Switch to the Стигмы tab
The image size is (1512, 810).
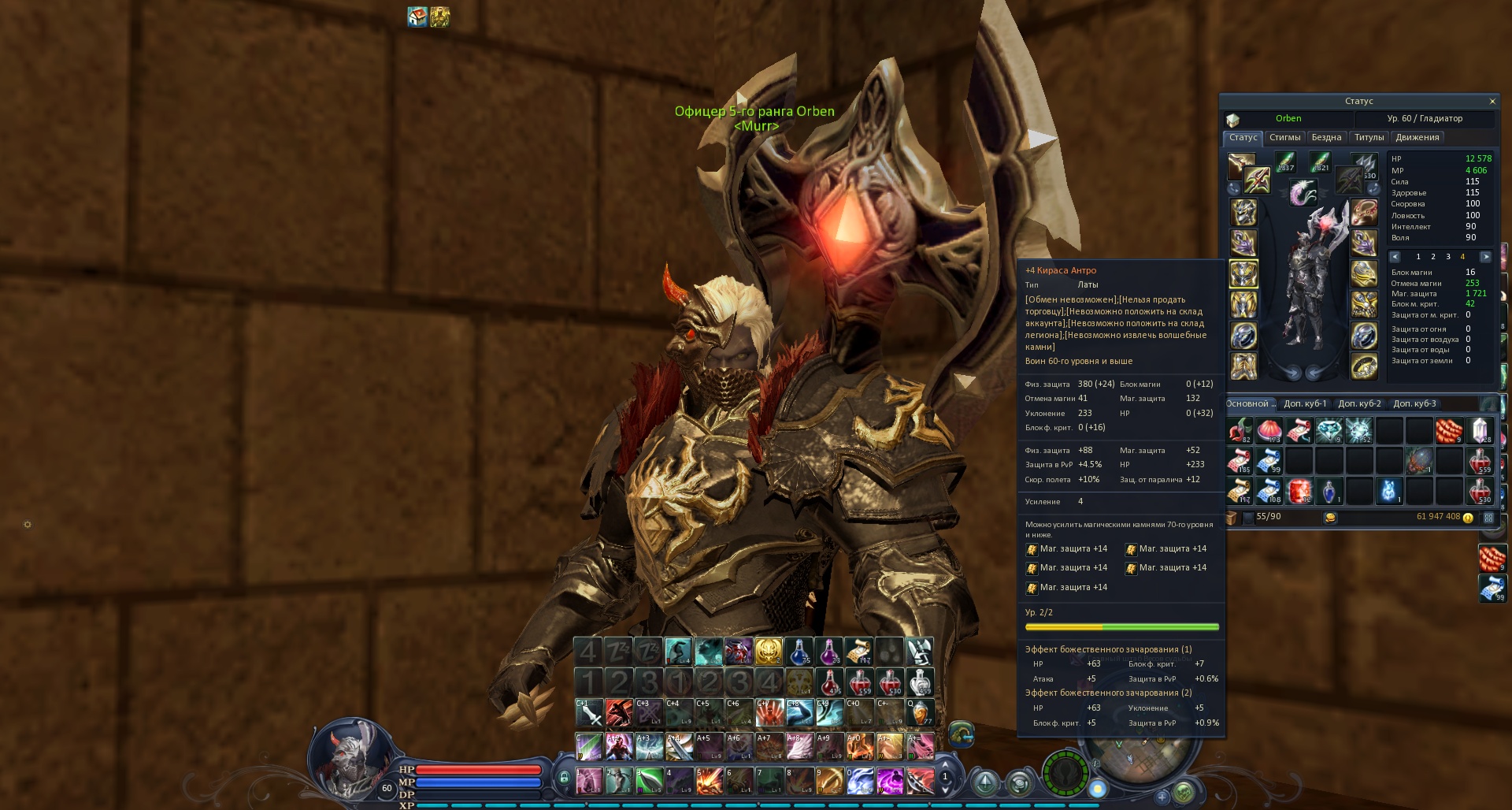click(1284, 138)
